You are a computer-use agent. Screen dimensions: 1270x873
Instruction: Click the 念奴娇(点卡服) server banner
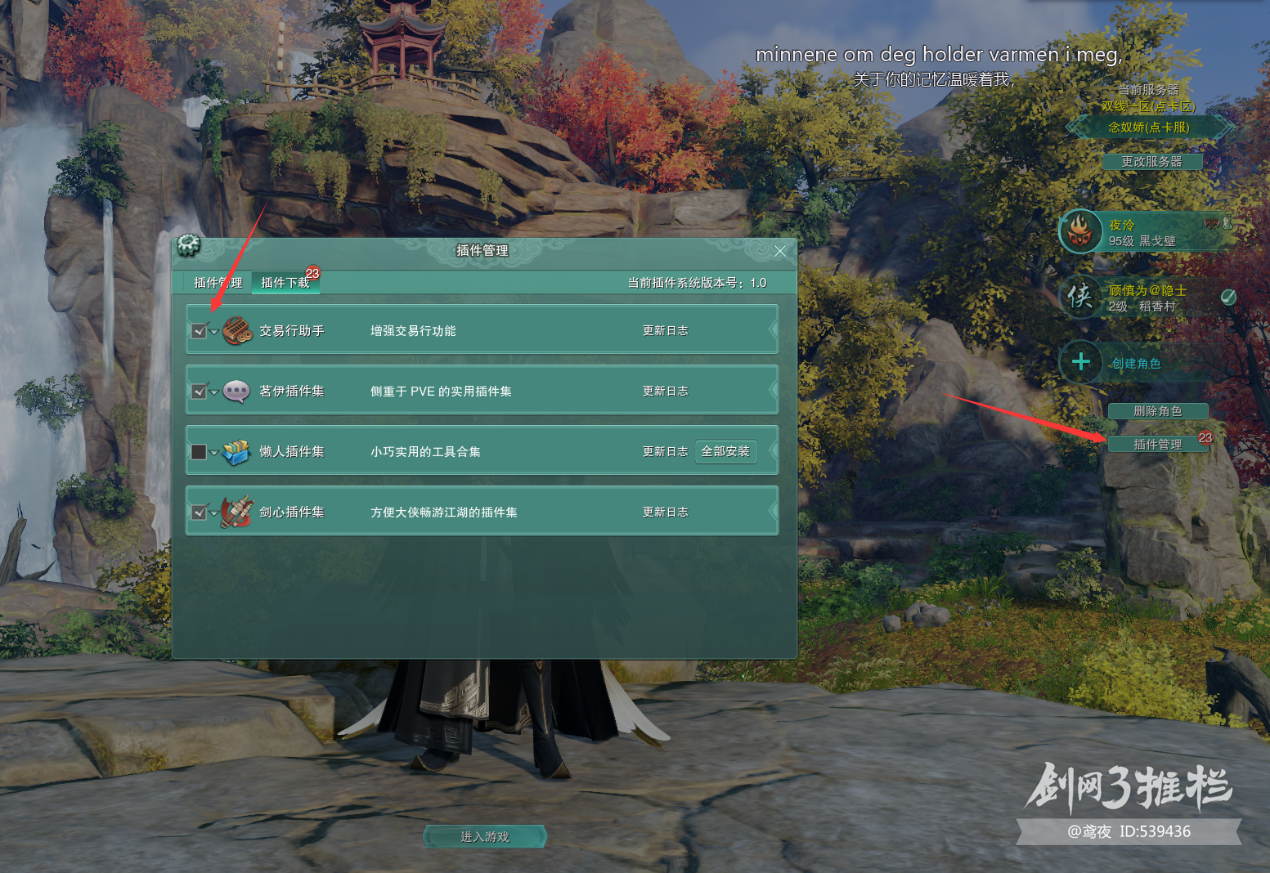click(1150, 127)
